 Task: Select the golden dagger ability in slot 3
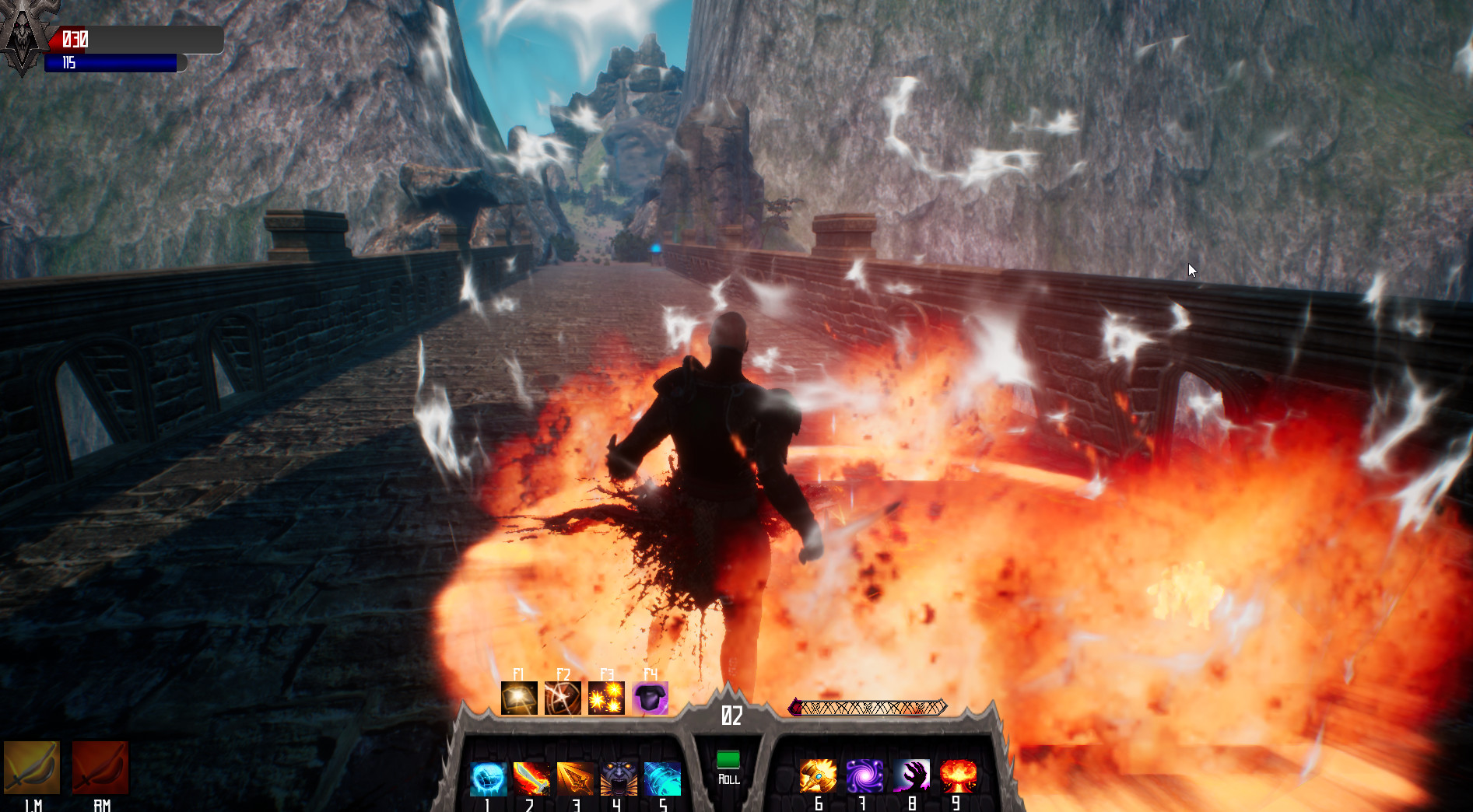tap(575, 777)
